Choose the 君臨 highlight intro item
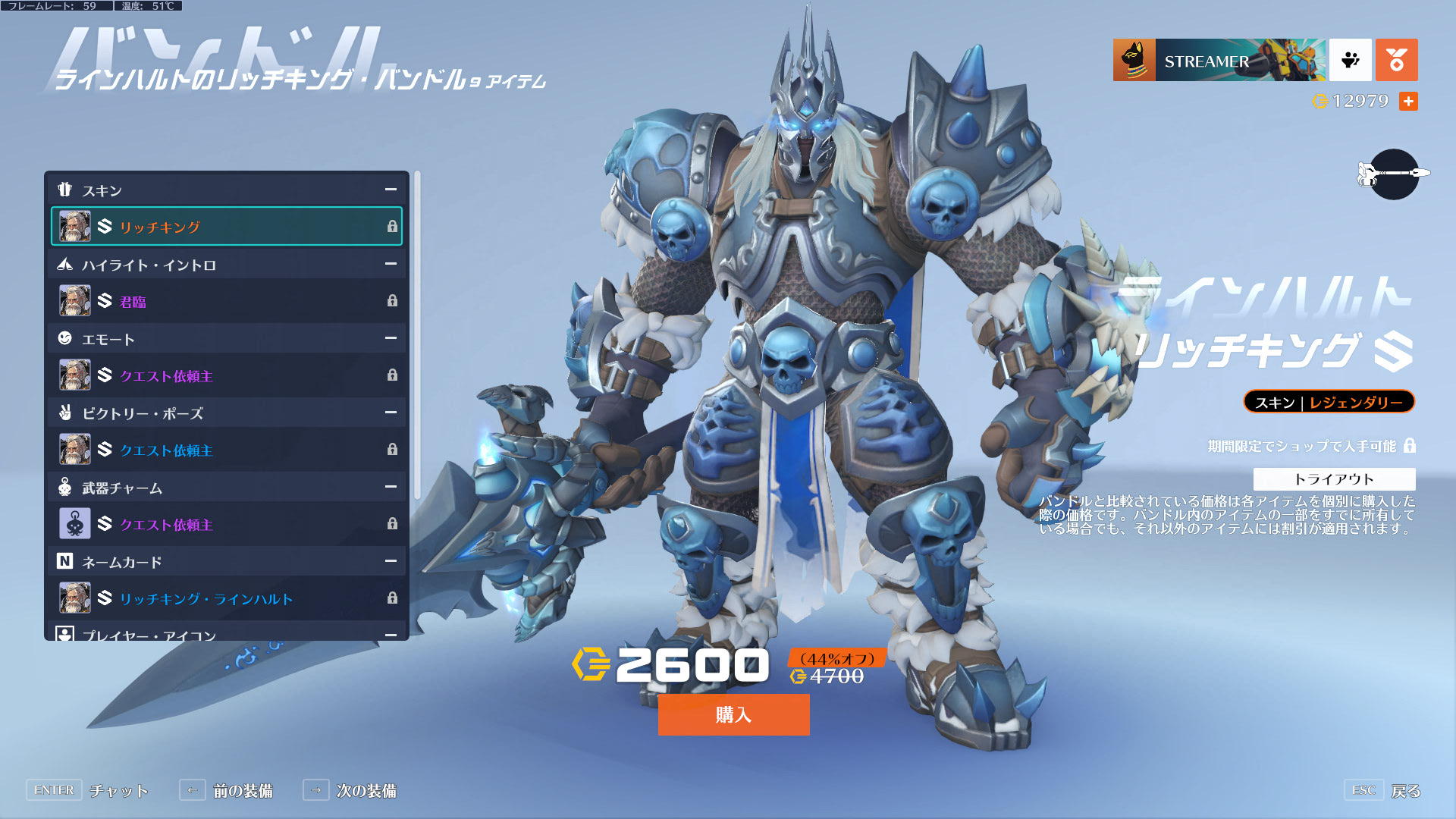Viewport: 1456px width, 819px height. tap(226, 301)
